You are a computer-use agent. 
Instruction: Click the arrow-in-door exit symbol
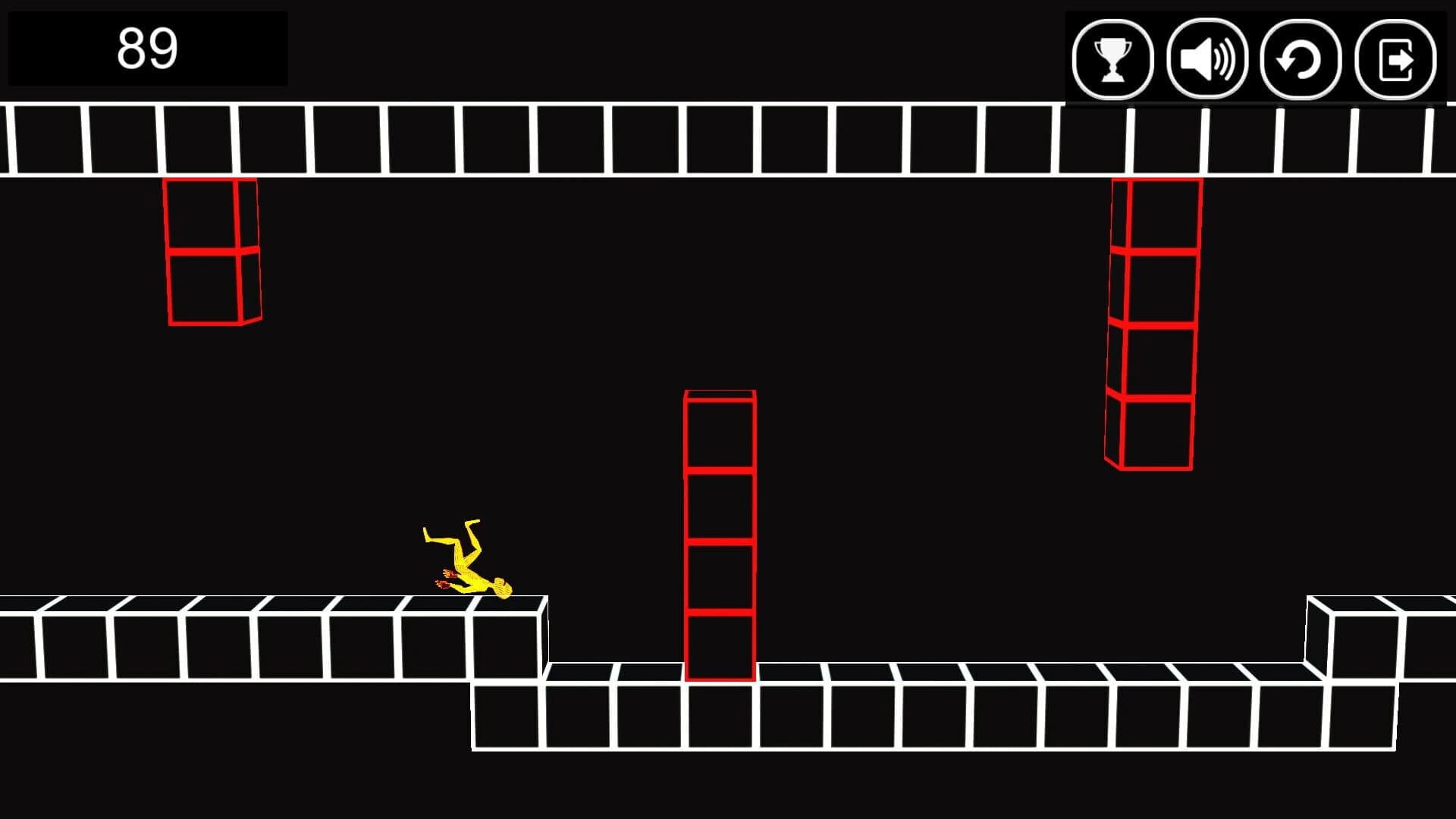1395,58
